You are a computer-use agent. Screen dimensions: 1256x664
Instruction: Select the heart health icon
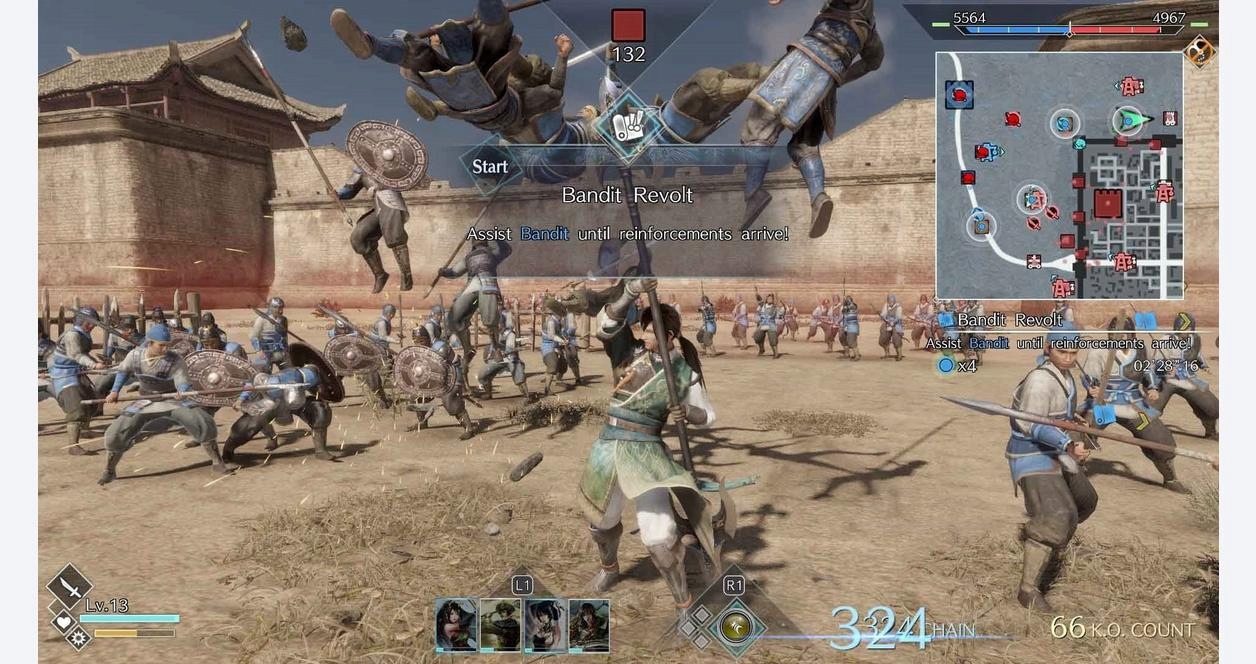(62, 620)
